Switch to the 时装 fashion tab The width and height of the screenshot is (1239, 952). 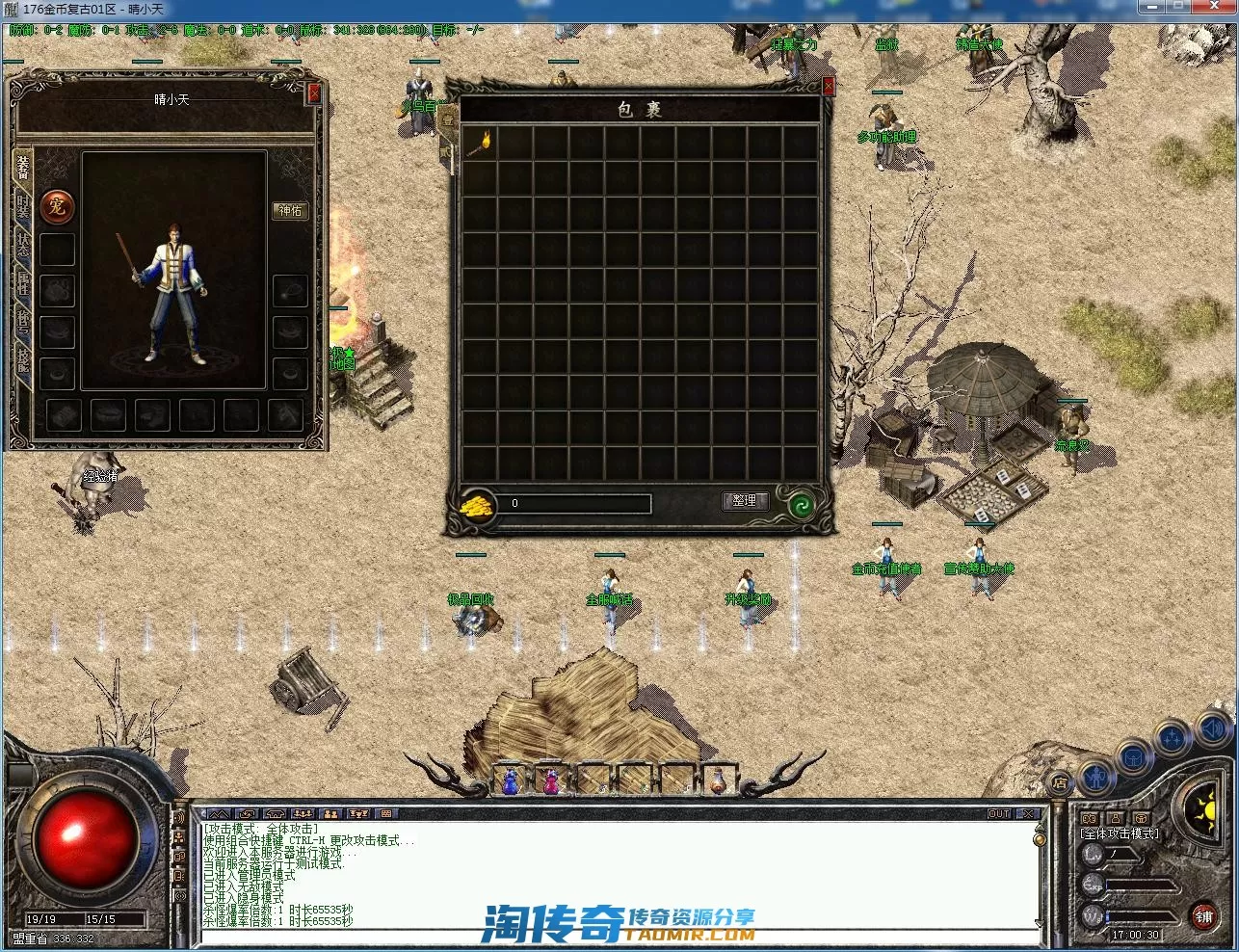click(x=23, y=209)
